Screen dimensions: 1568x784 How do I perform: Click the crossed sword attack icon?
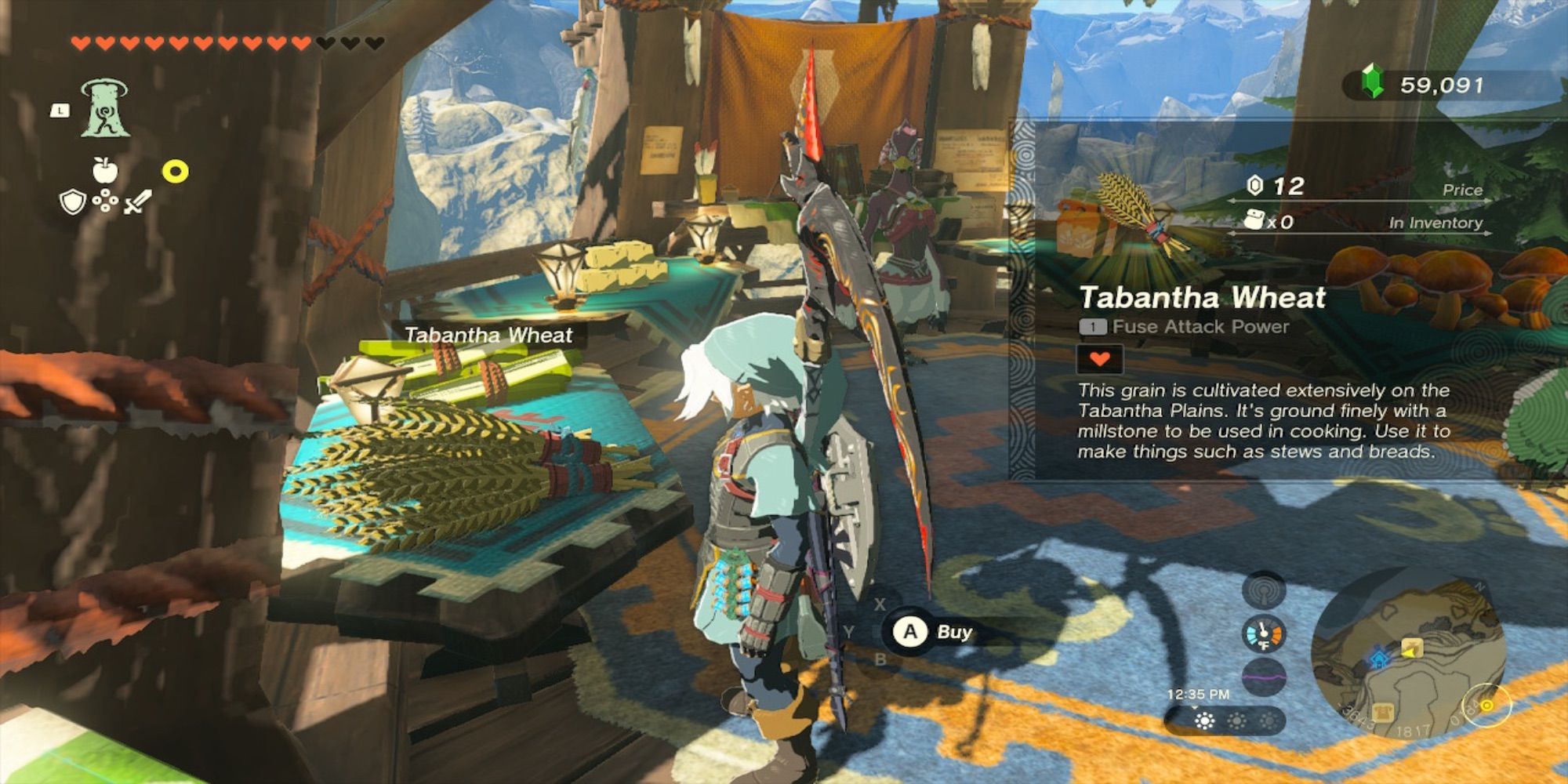(x=138, y=202)
